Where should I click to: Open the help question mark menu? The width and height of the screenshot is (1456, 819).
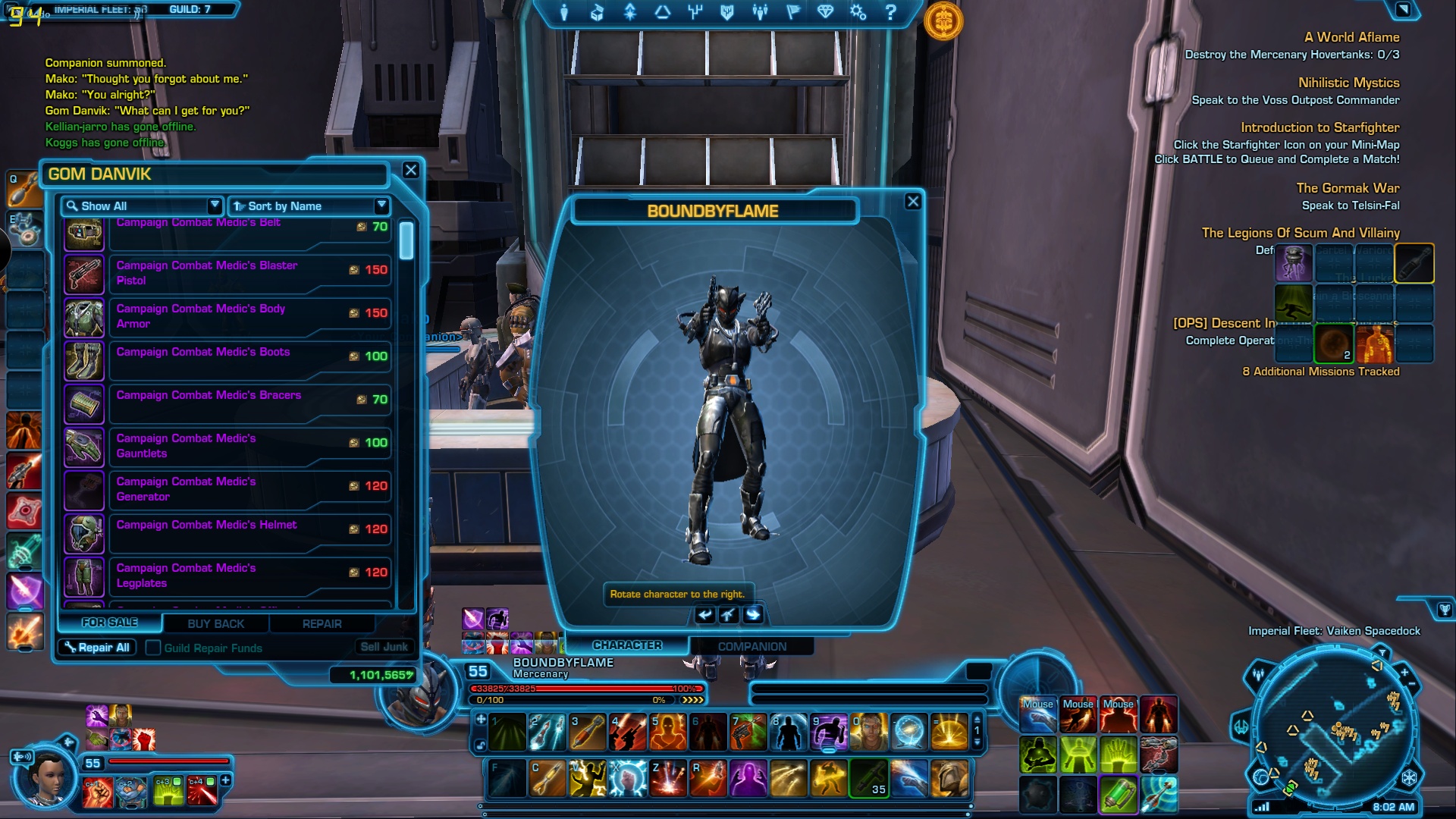point(891,12)
